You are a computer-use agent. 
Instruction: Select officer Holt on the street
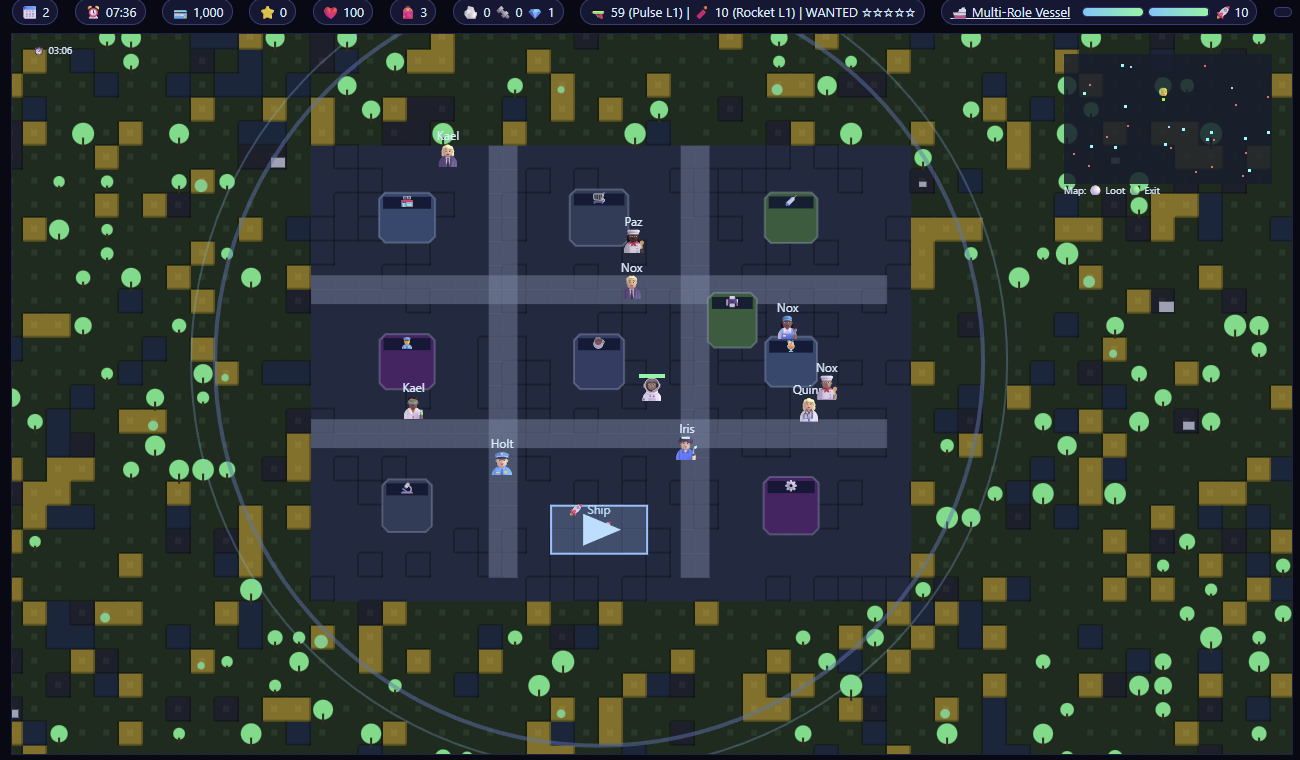pyautogui.click(x=501, y=462)
